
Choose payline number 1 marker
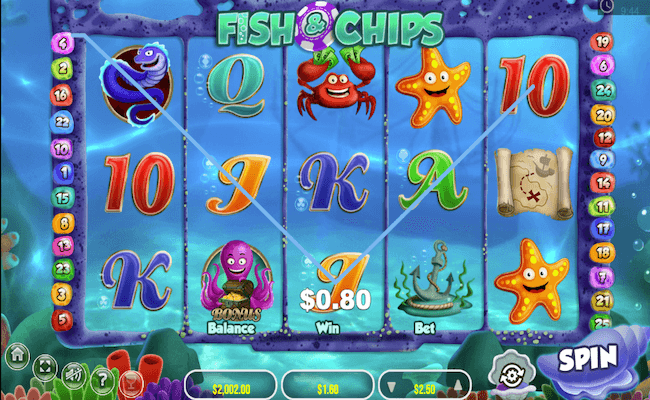point(62,172)
